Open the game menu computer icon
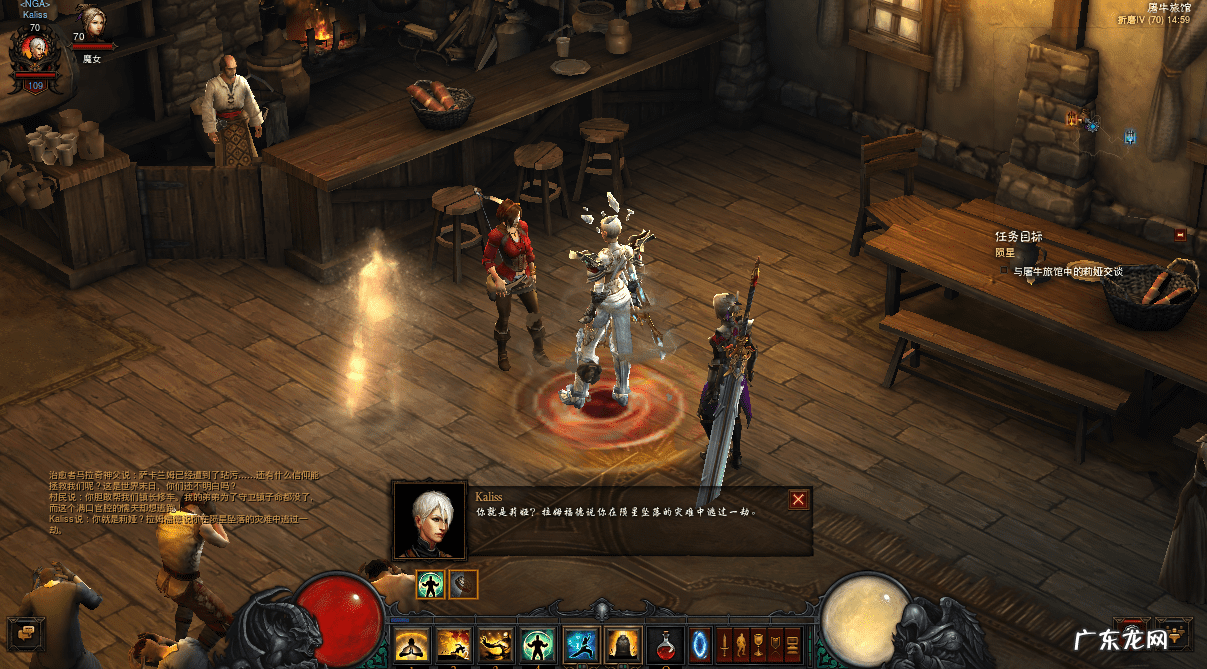This screenshot has width=1207, height=669. [792, 643]
